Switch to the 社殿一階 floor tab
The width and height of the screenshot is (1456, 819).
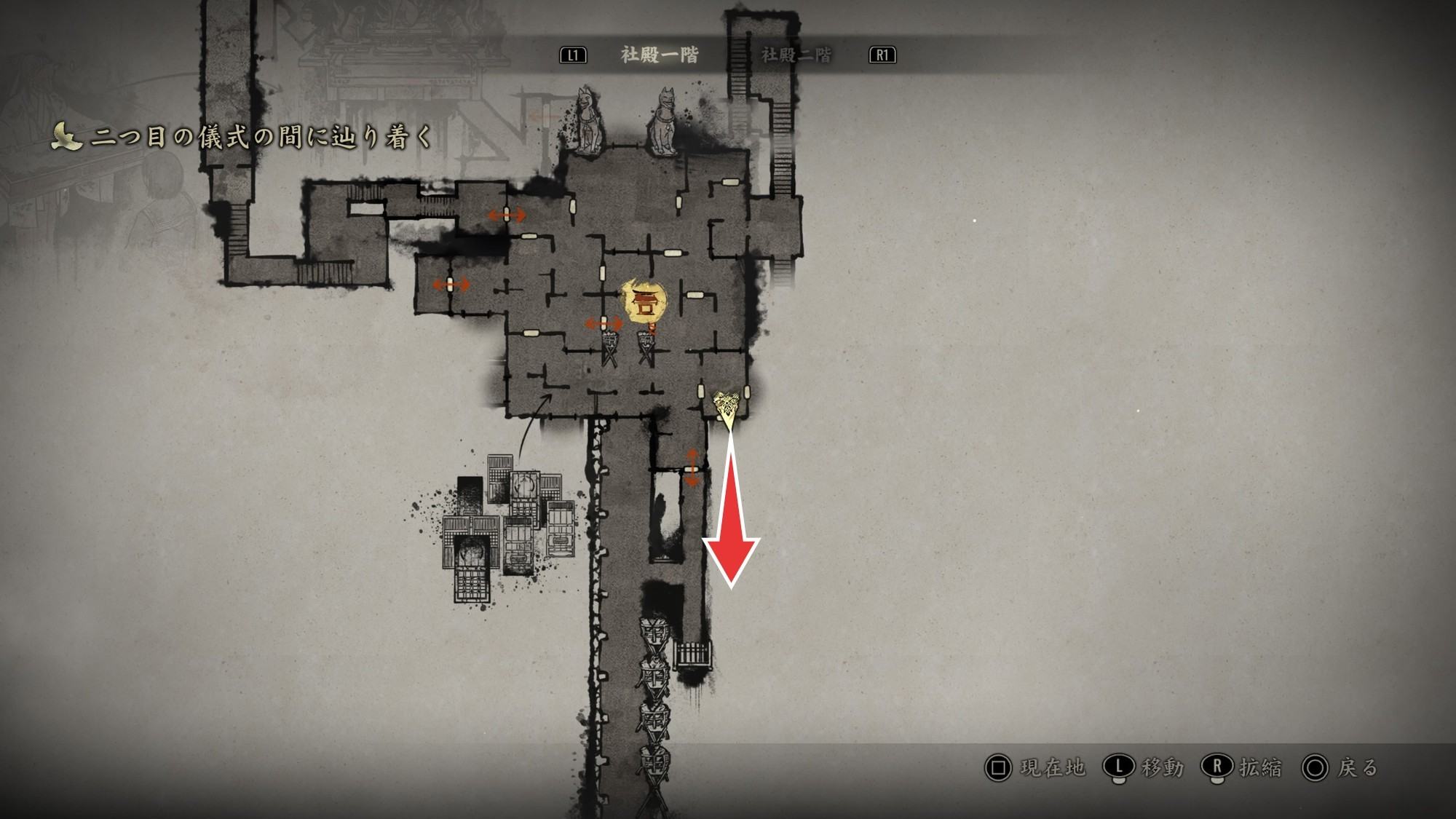[659, 55]
